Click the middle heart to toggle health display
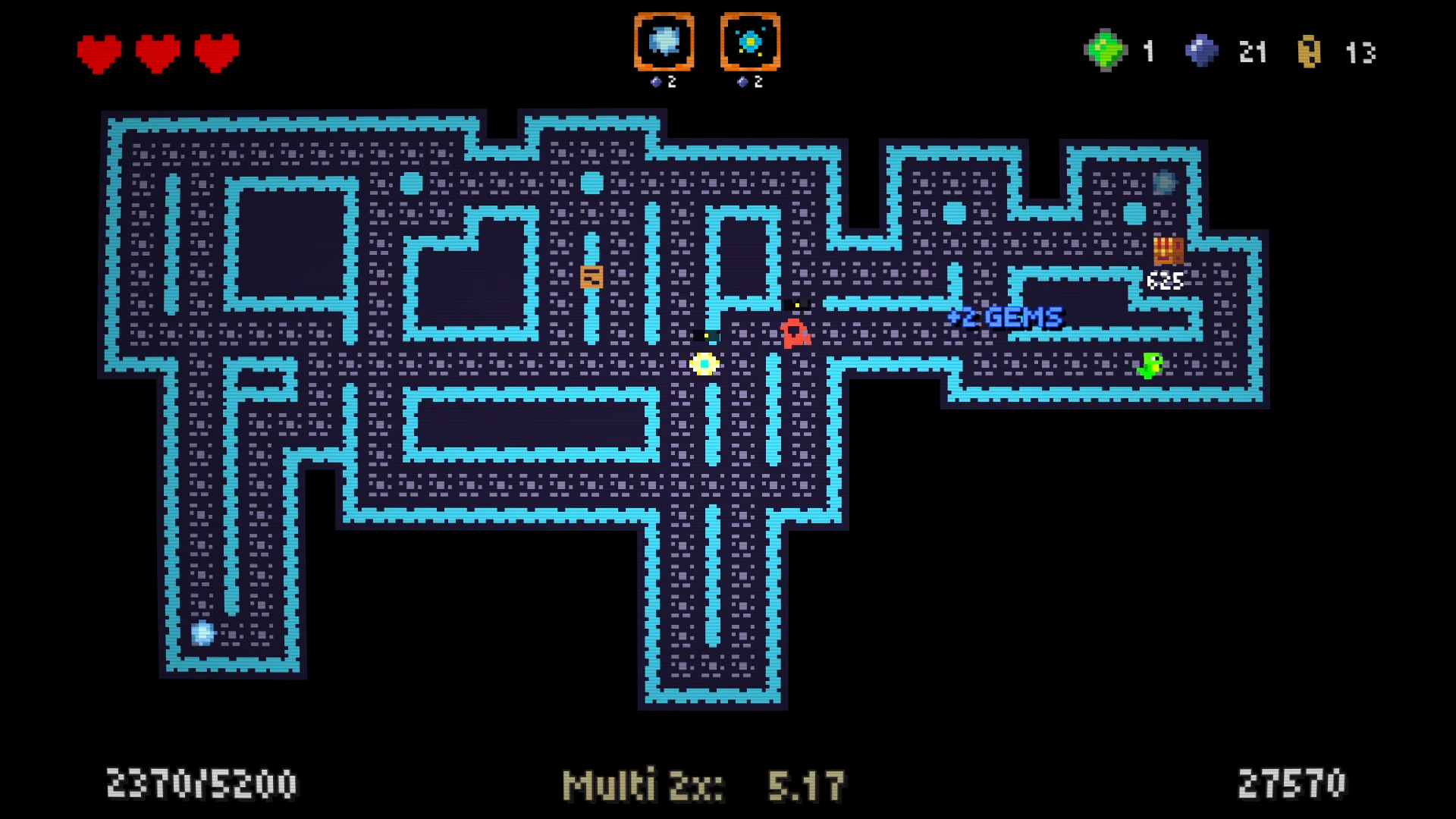The height and width of the screenshot is (819, 1456). [155, 52]
